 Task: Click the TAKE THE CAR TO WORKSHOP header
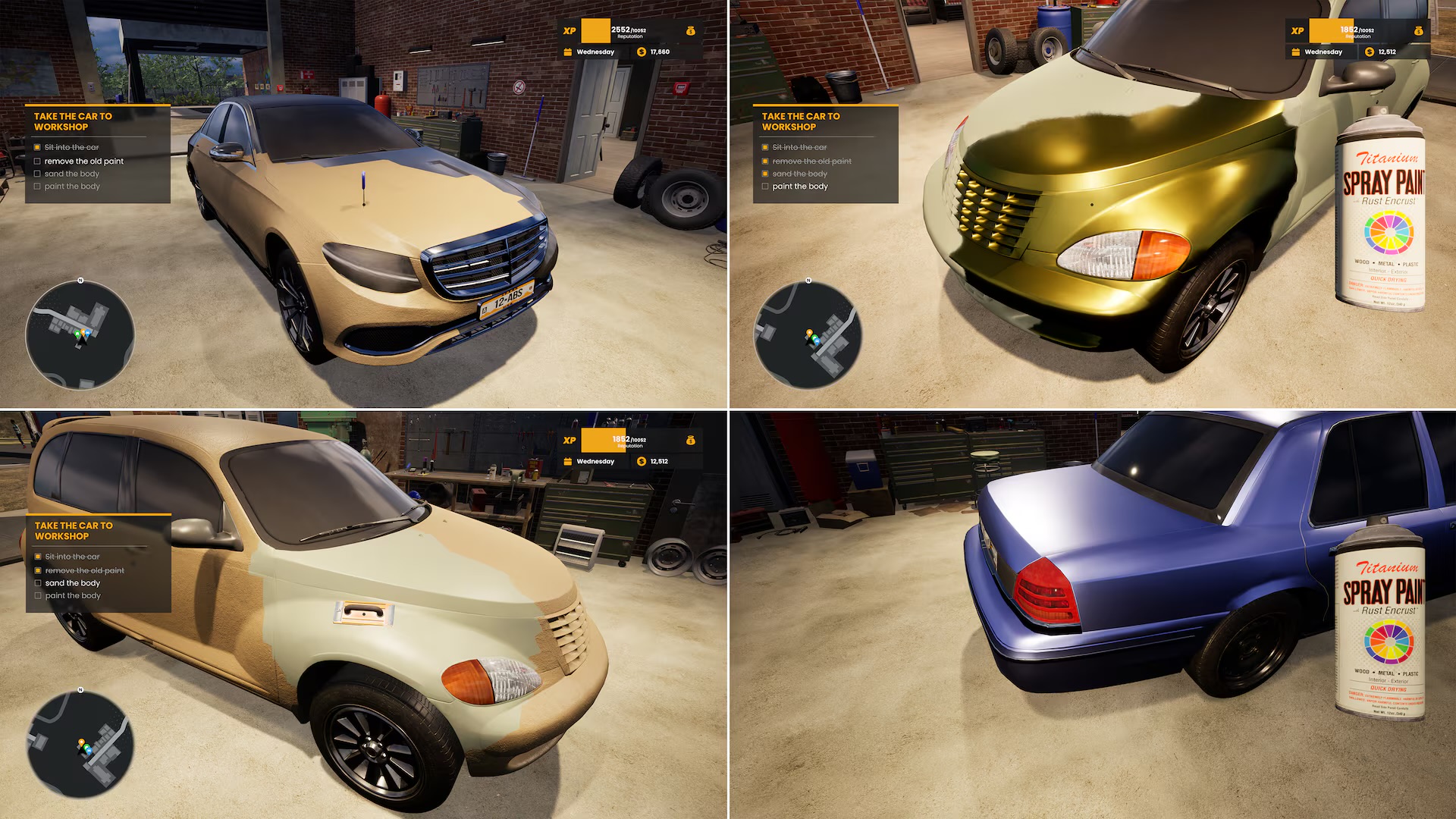(73, 121)
